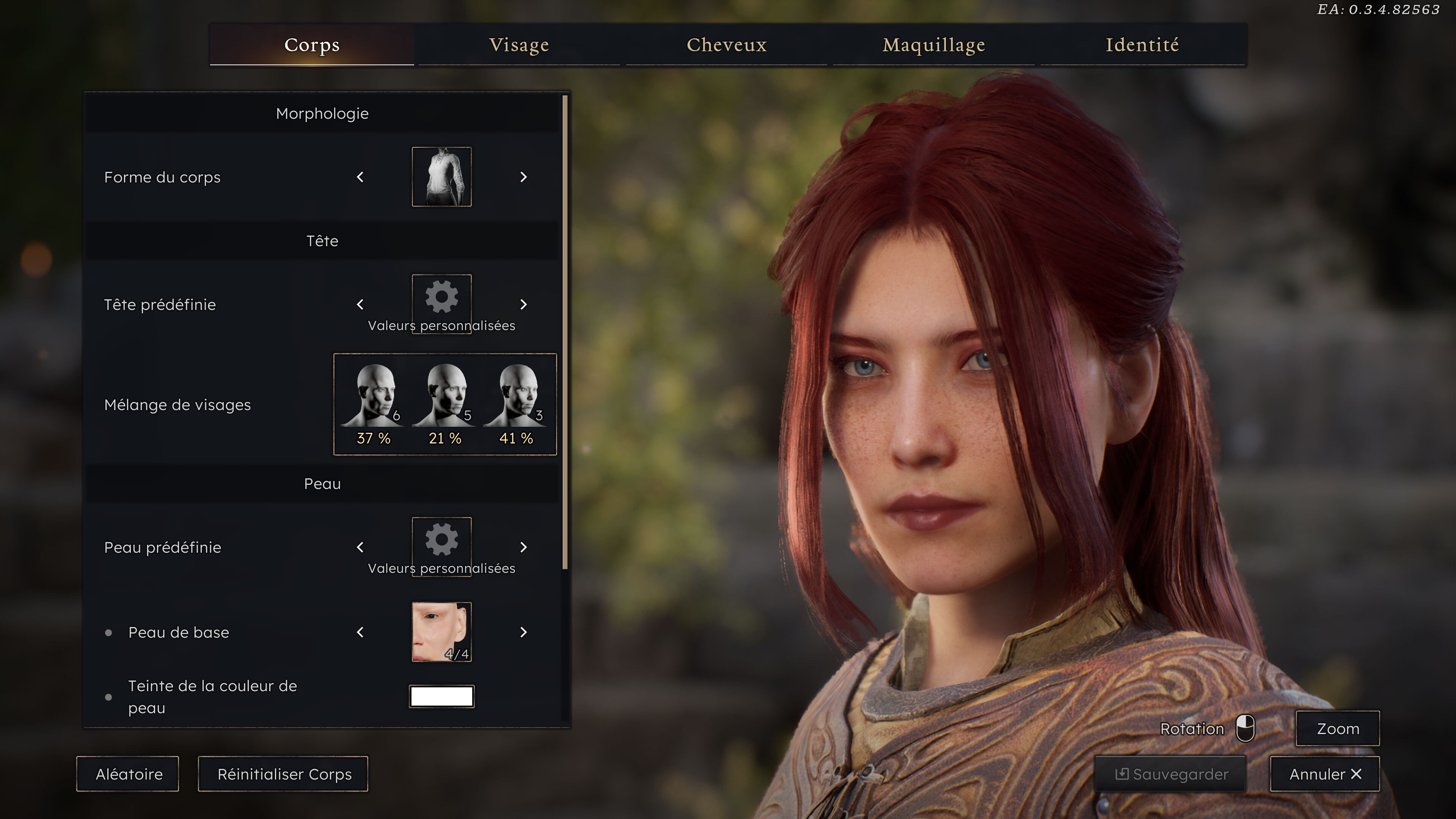This screenshot has width=1456, height=819.
Task: Open the skin color tint swatch
Action: tap(441, 696)
